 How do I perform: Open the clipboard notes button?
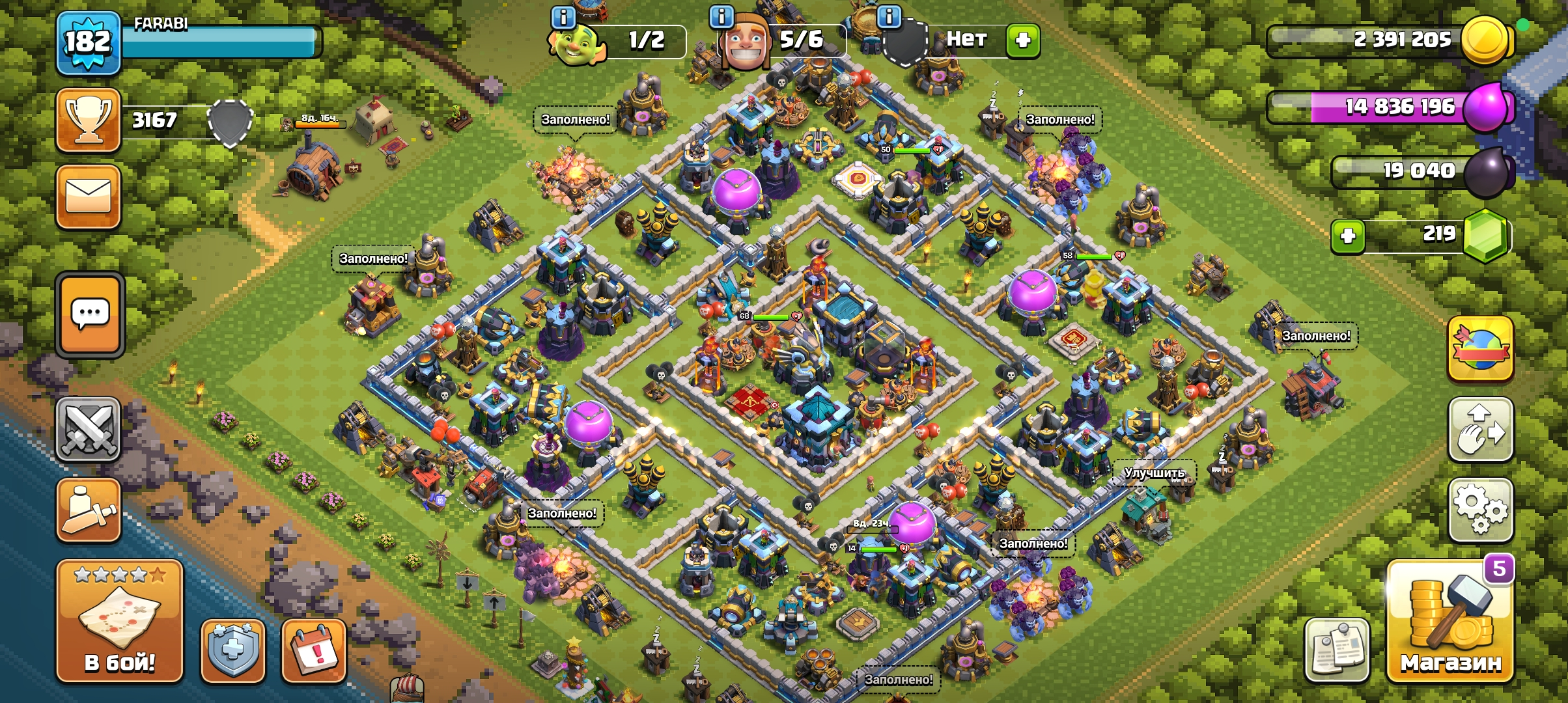click(x=1337, y=651)
